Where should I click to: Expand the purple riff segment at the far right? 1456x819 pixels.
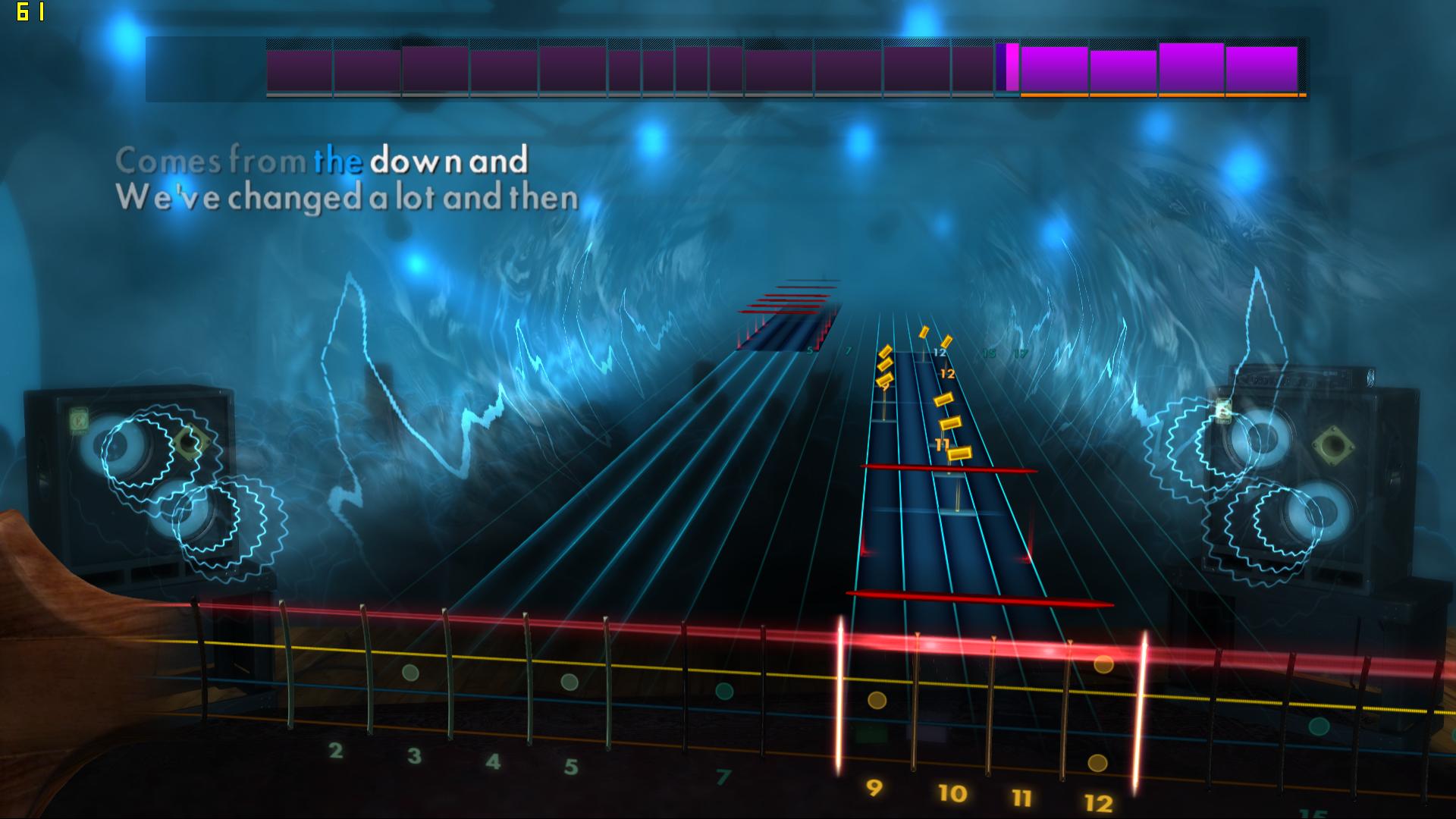(1262, 70)
